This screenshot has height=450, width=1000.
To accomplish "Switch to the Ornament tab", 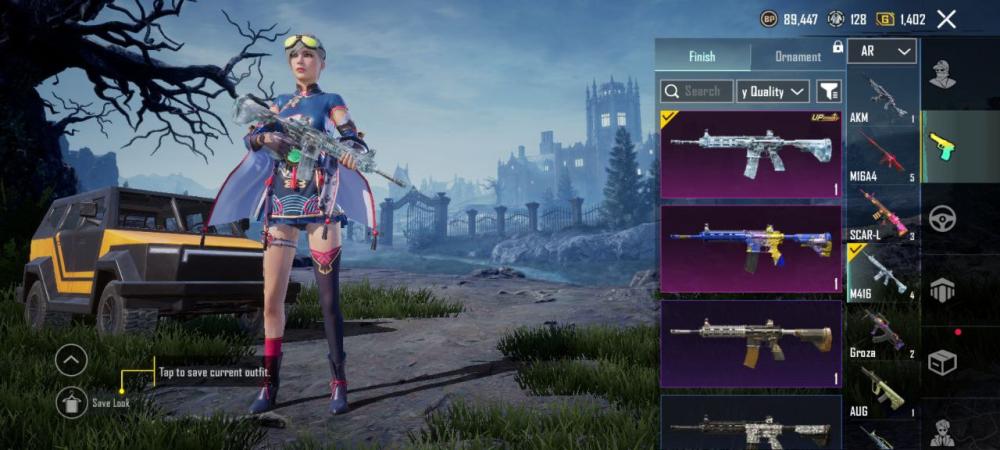I will (x=797, y=56).
